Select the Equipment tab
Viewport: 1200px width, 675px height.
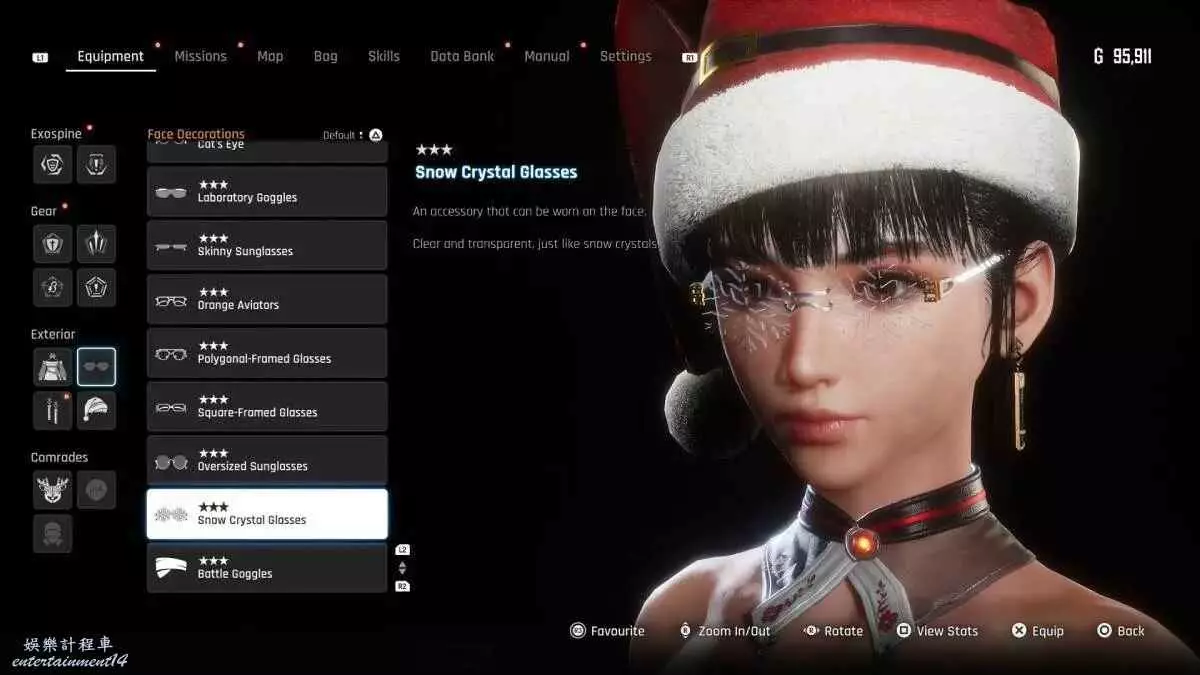(110, 56)
